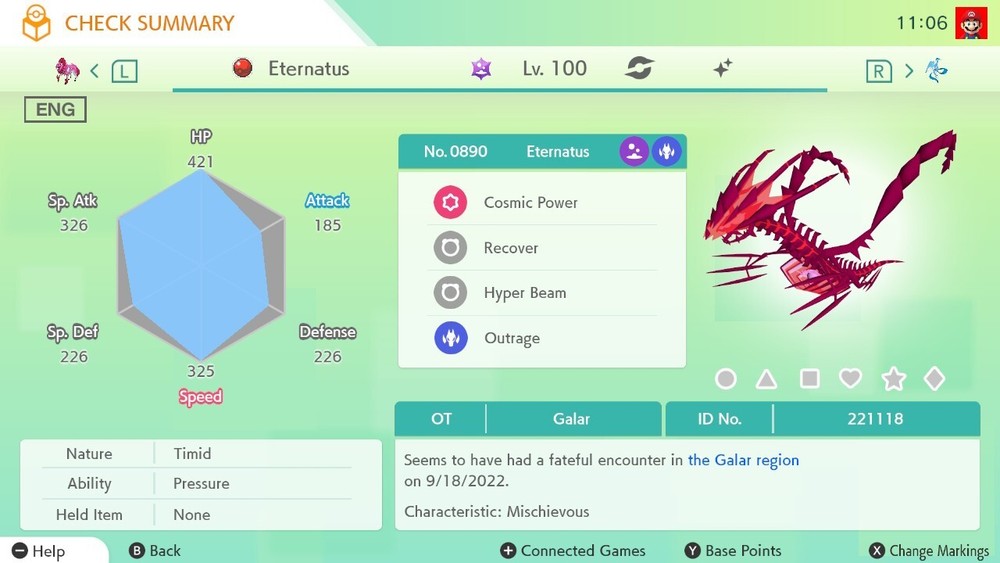1000x563 pixels.
Task: Go to the previous Pokémon arrow
Action: click(95, 70)
